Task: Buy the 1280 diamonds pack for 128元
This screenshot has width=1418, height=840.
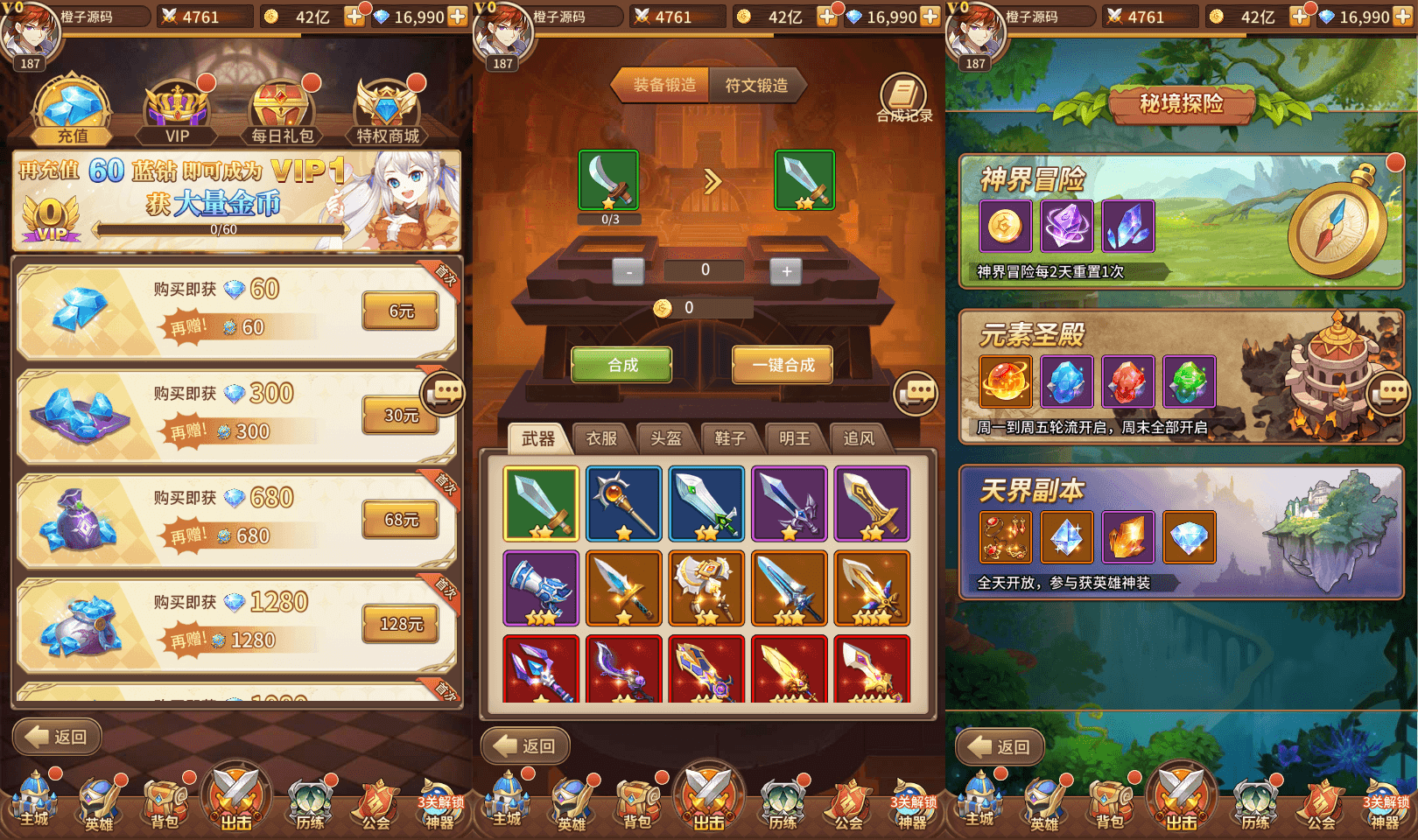Action: click(401, 624)
